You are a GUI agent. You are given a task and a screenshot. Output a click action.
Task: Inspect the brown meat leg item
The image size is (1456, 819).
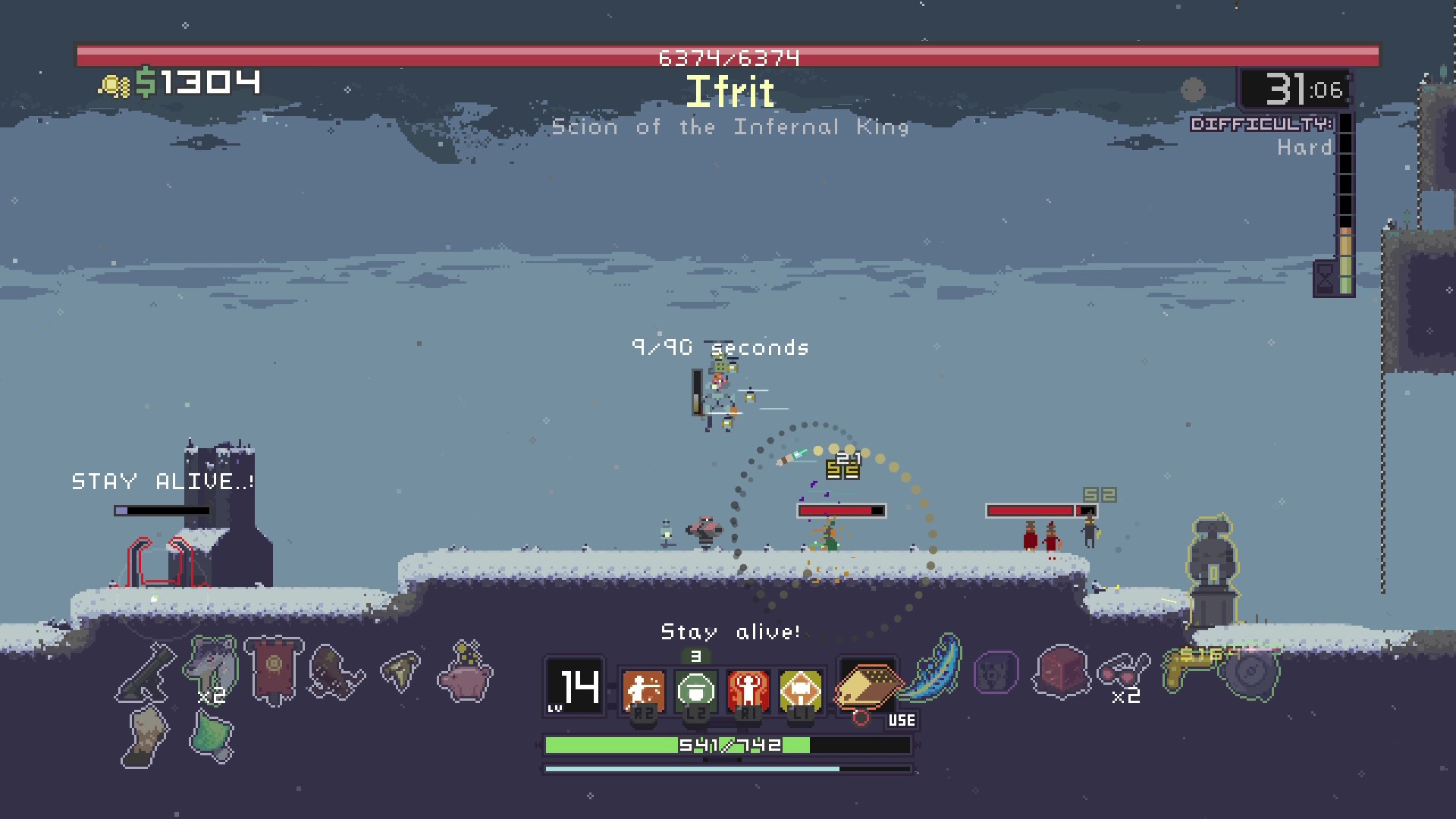[336, 672]
